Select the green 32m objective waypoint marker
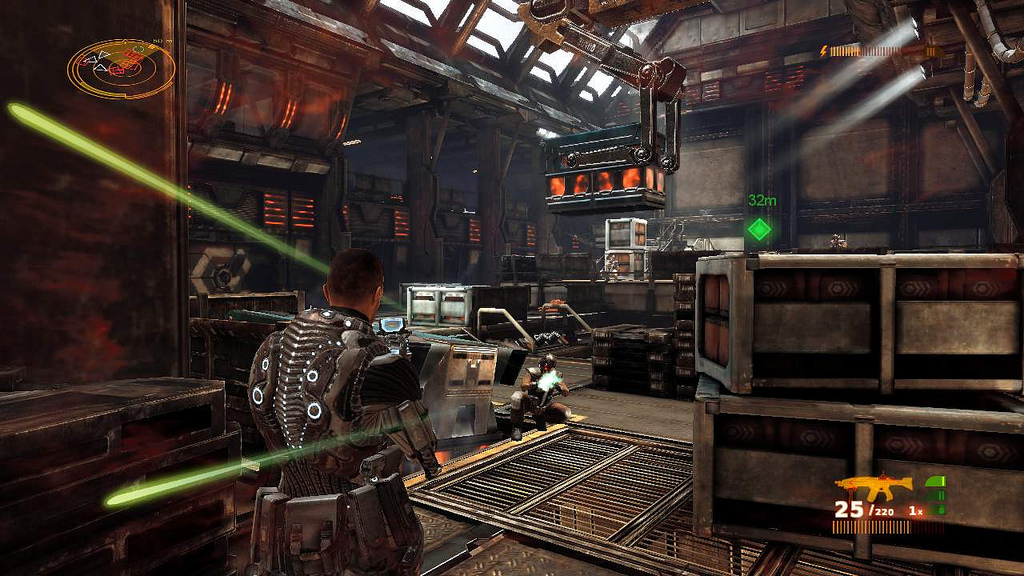The width and height of the screenshot is (1024, 576). click(760, 229)
